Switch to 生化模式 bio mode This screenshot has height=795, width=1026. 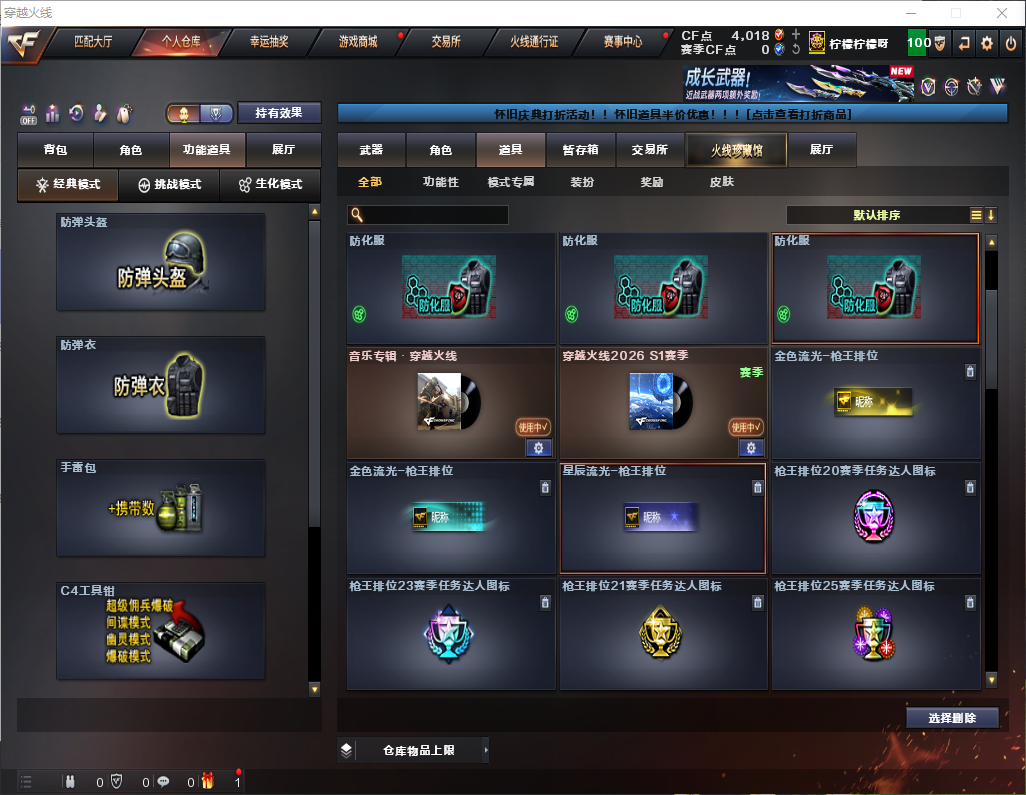tap(270, 185)
